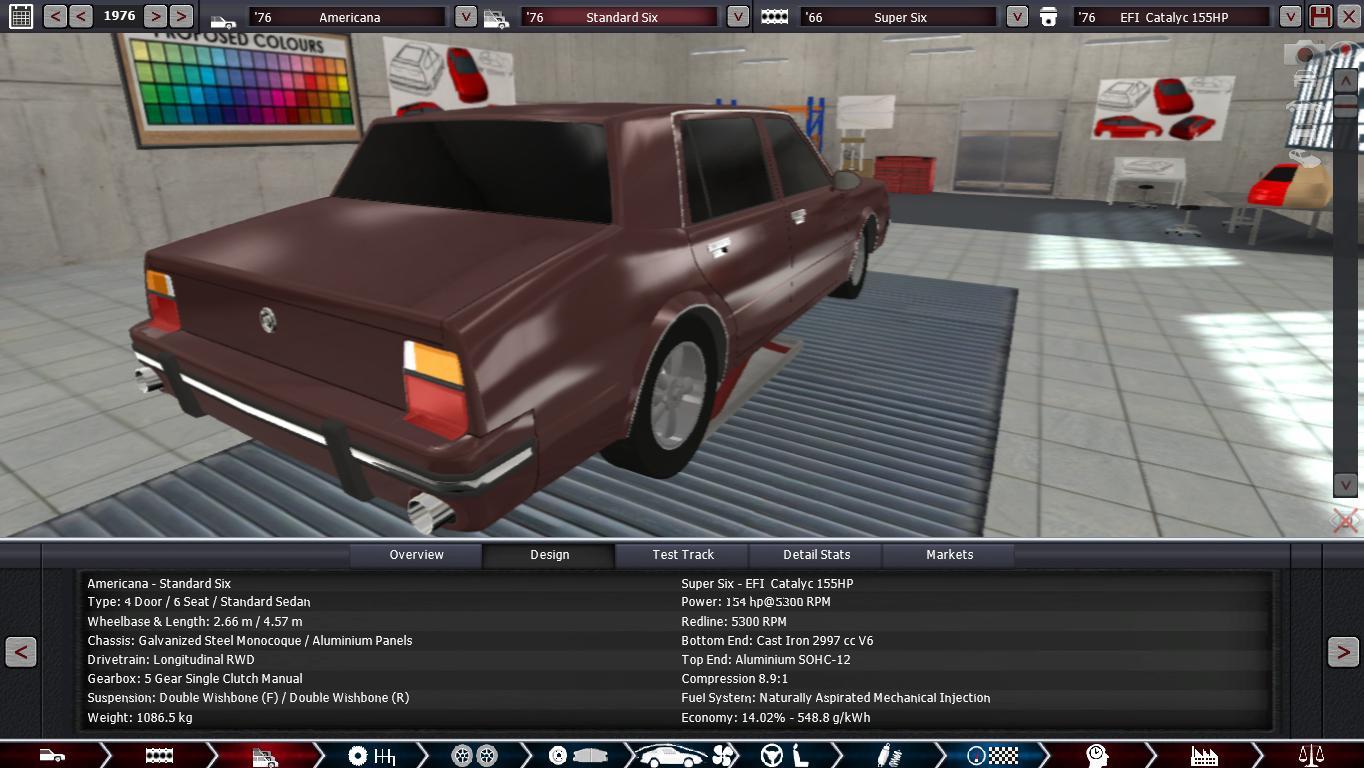Open the Test Track tab
The width and height of the screenshot is (1364, 768).
coord(683,555)
